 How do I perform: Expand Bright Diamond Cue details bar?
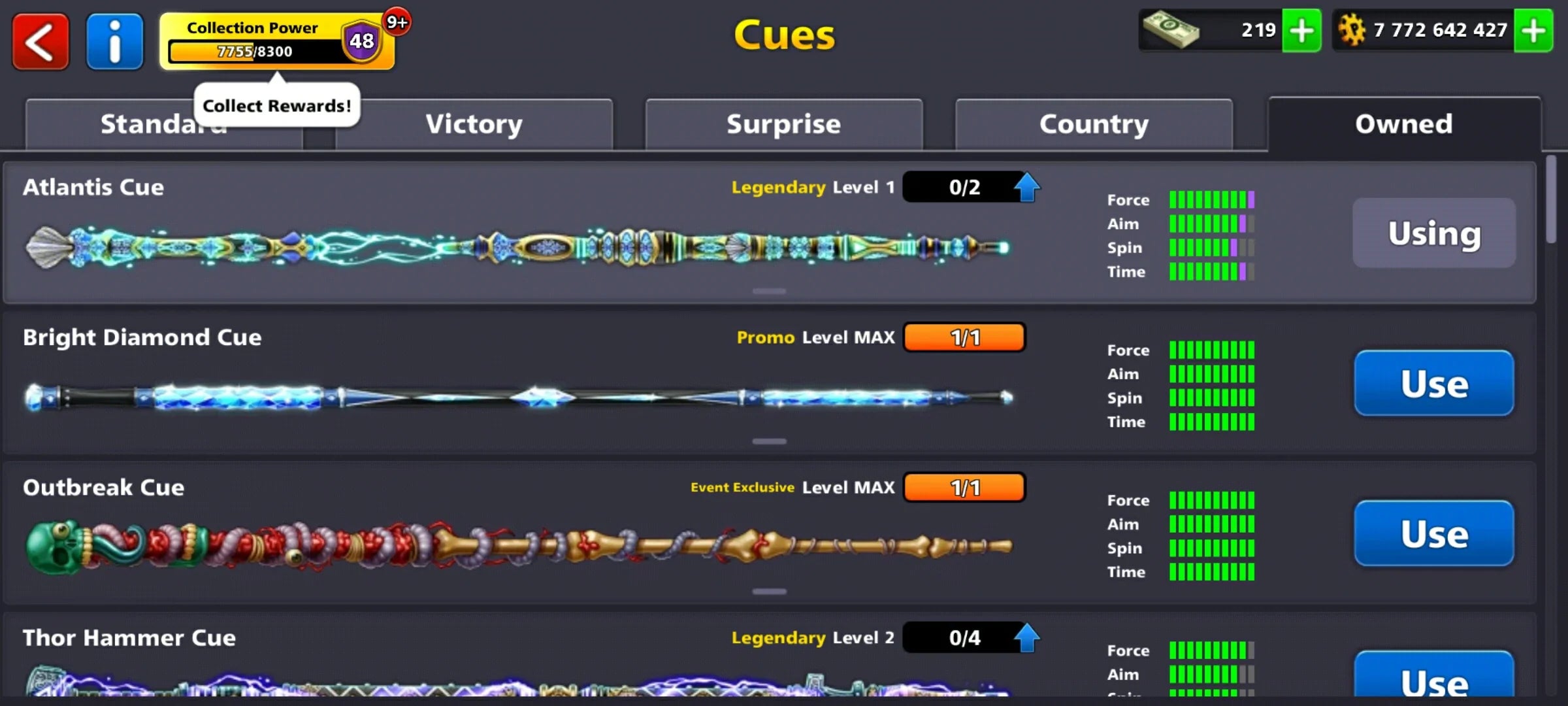[x=770, y=441]
